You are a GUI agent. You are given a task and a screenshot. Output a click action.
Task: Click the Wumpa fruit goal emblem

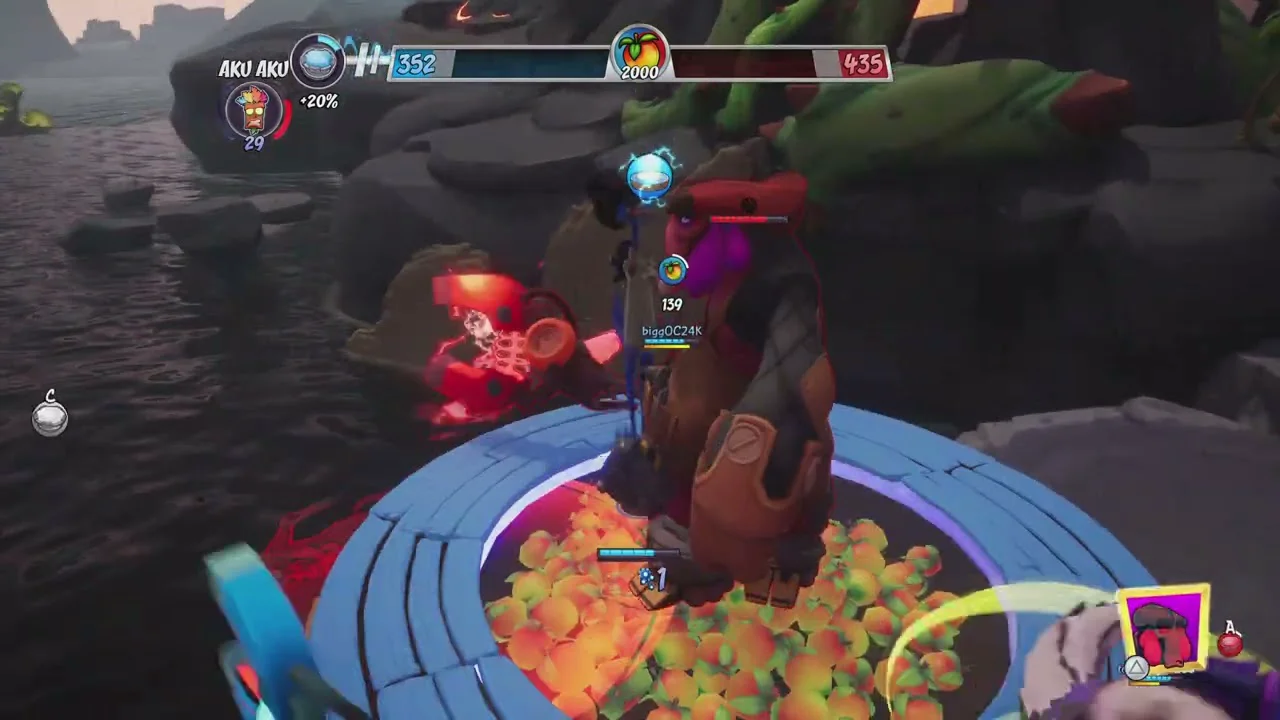pos(640,53)
